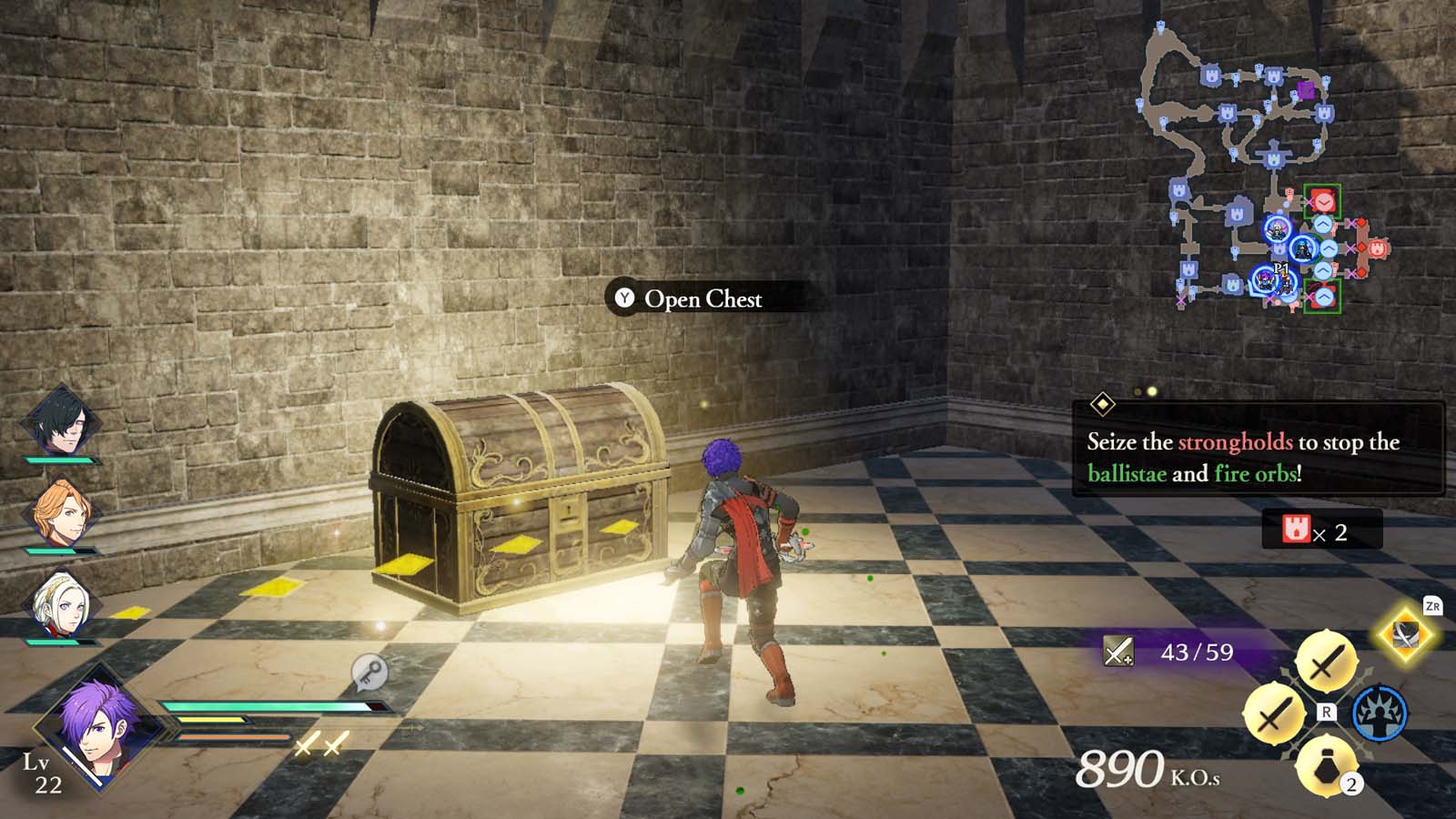Switch to the orange-haired Ferdinand portrait
Screen dimensions: 1456x819
tap(60, 511)
